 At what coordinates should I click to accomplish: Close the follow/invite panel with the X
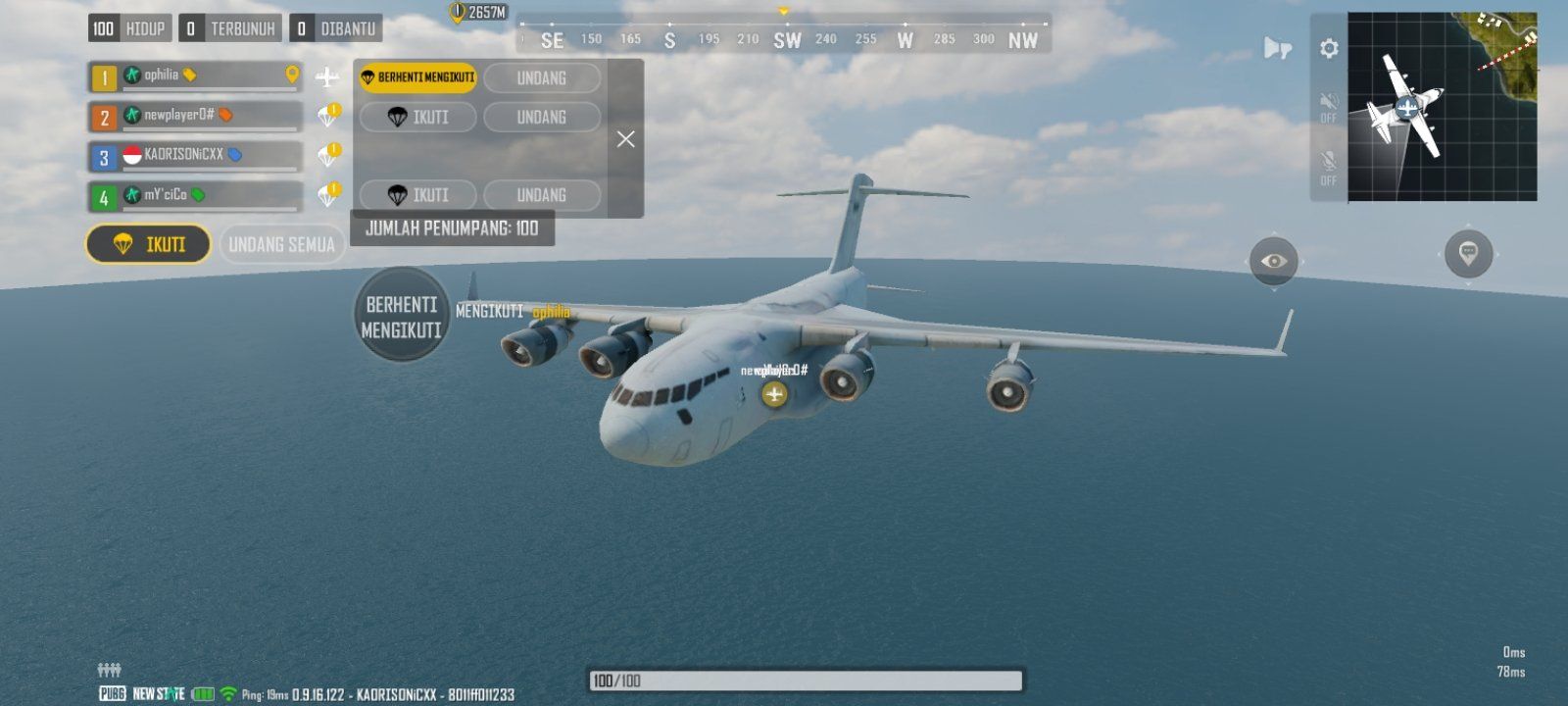626,139
